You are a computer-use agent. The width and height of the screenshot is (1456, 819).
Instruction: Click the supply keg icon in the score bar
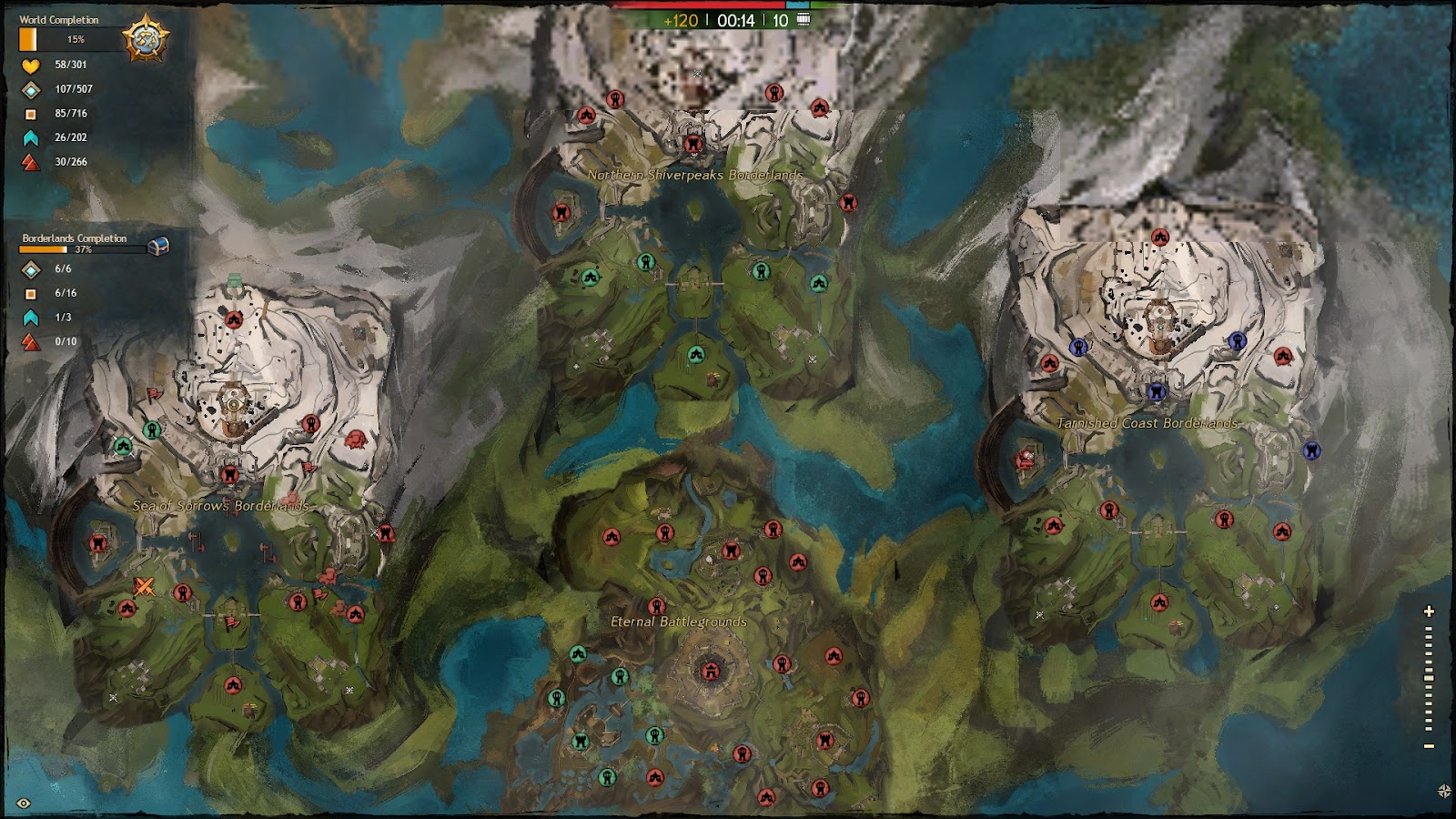click(x=804, y=19)
